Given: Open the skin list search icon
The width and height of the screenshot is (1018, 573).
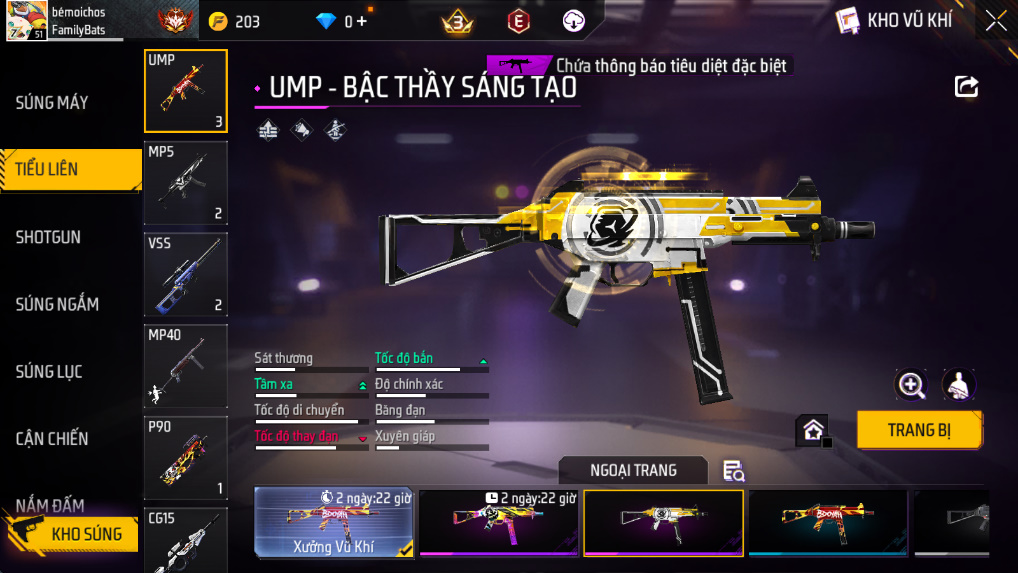Looking at the screenshot, I should coord(733,471).
